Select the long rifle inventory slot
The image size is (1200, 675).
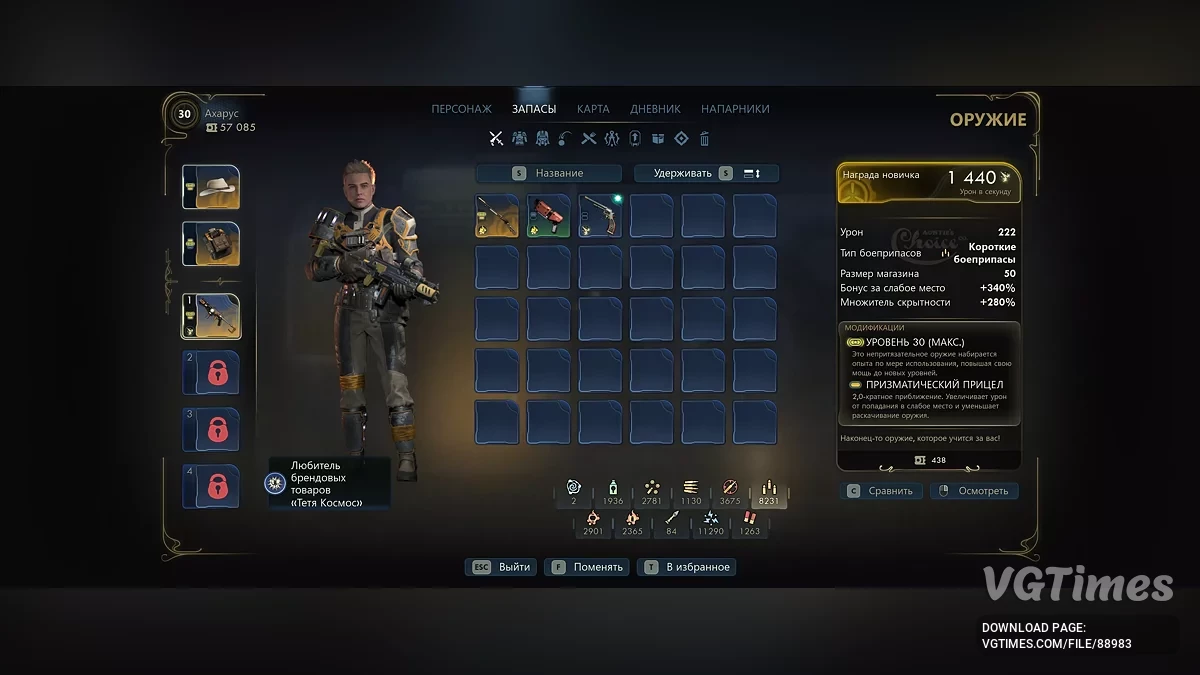(x=497, y=216)
